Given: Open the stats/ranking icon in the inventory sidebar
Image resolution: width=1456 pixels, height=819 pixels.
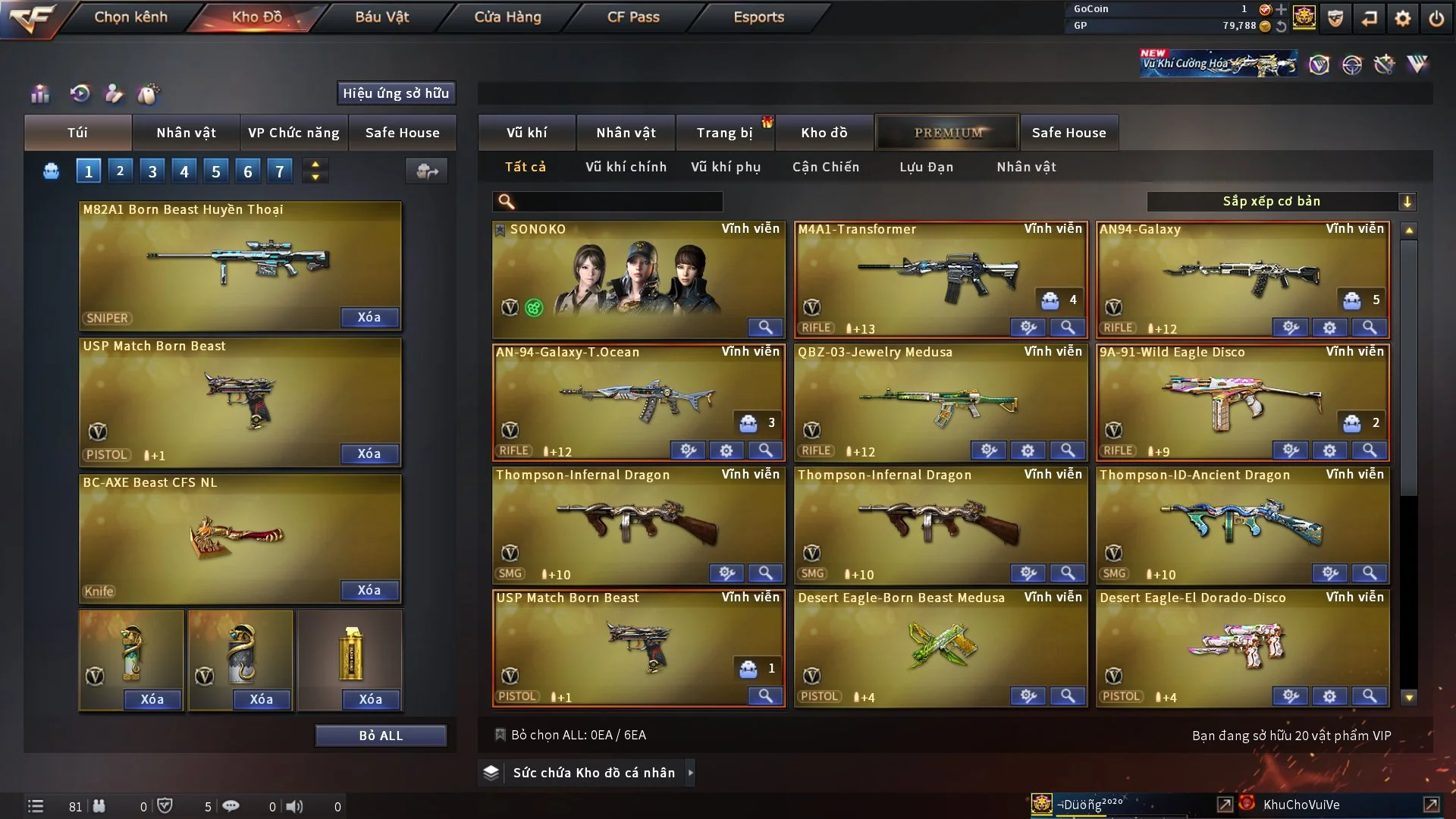Looking at the screenshot, I should [39, 93].
